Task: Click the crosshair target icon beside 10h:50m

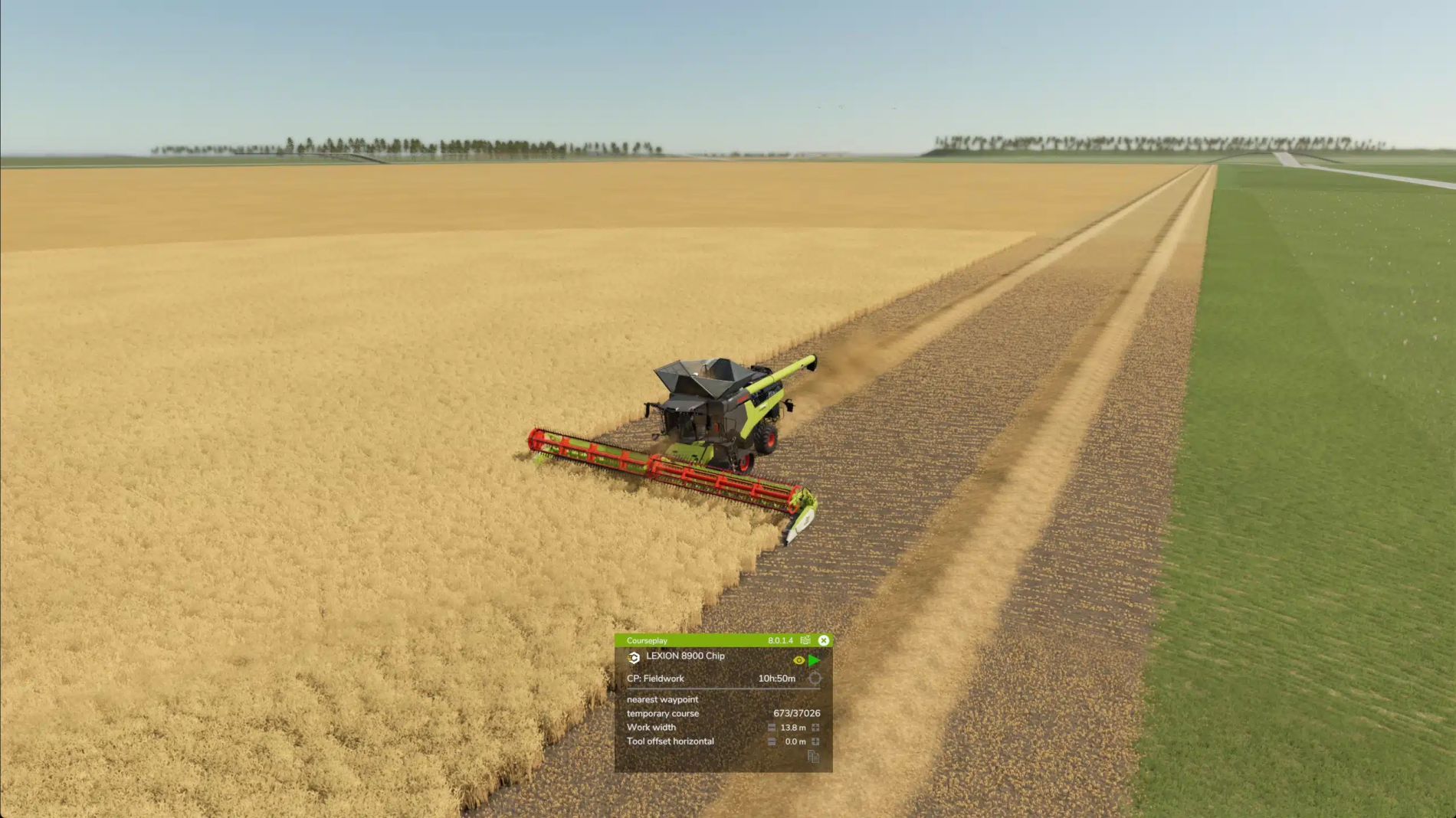Action: tap(815, 679)
